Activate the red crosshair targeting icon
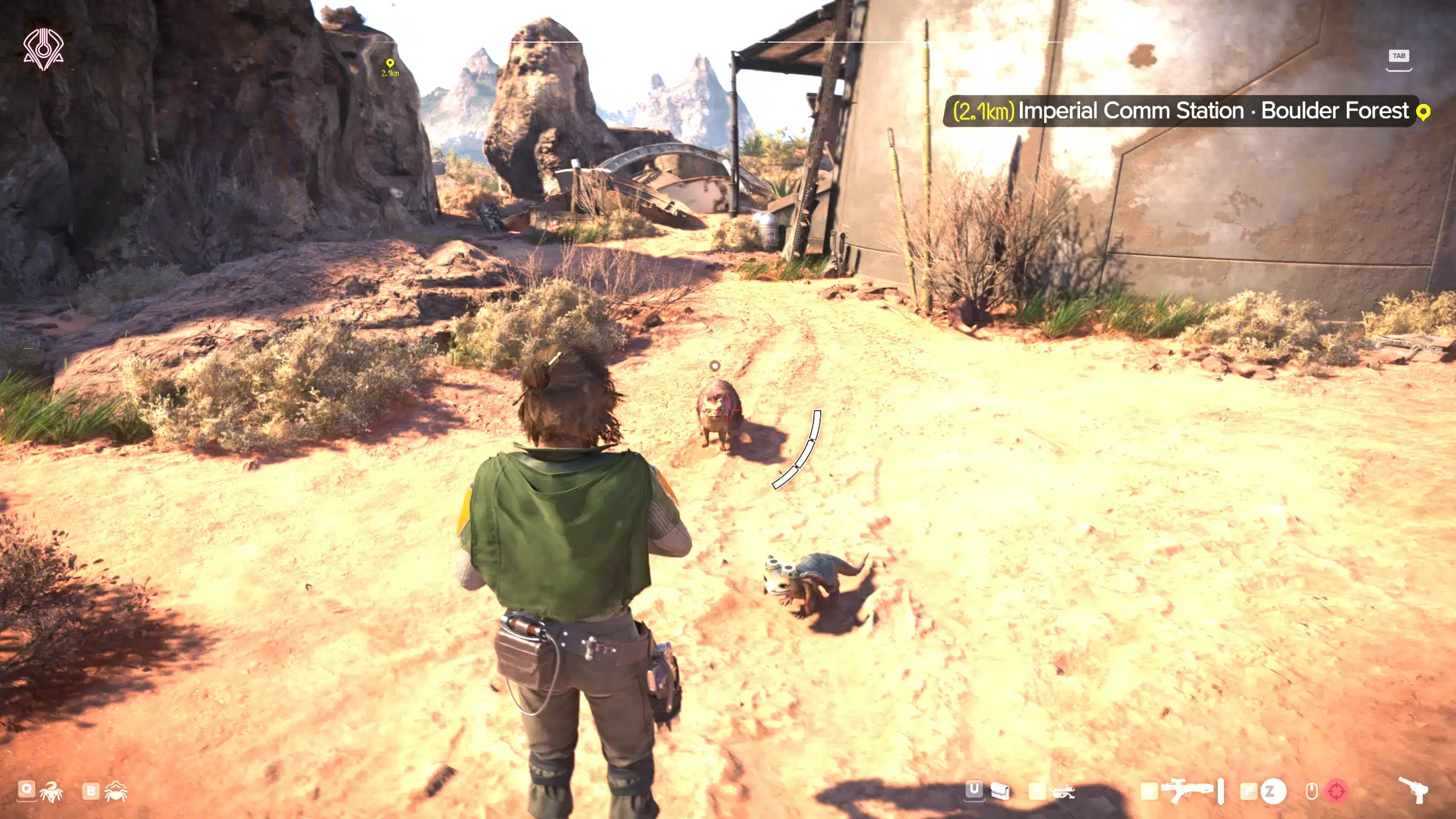The width and height of the screenshot is (1456, 819). 1336,791
